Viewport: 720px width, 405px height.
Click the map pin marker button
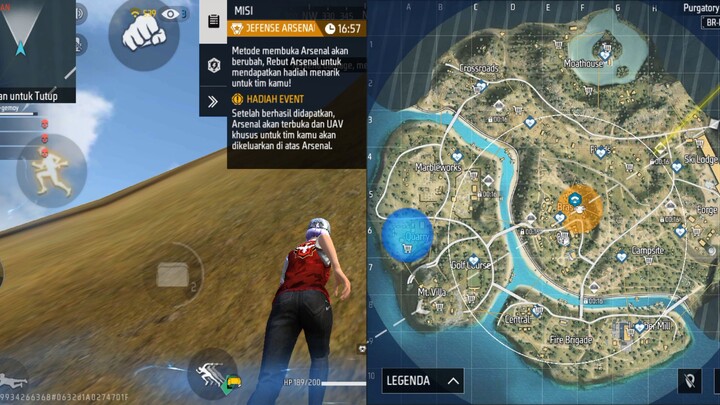[x=689, y=381]
